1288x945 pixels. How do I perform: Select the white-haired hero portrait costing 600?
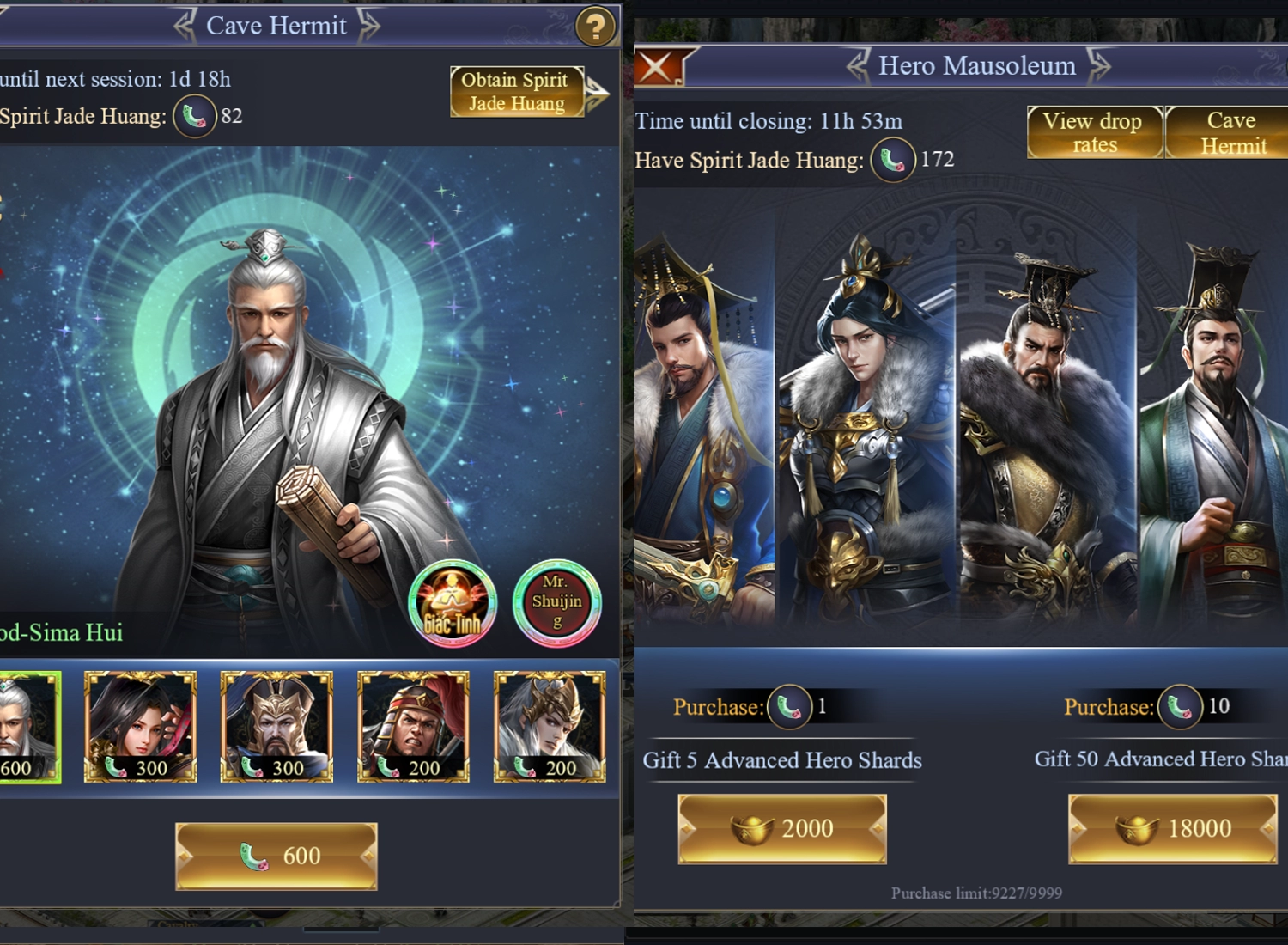[x=29, y=727]
